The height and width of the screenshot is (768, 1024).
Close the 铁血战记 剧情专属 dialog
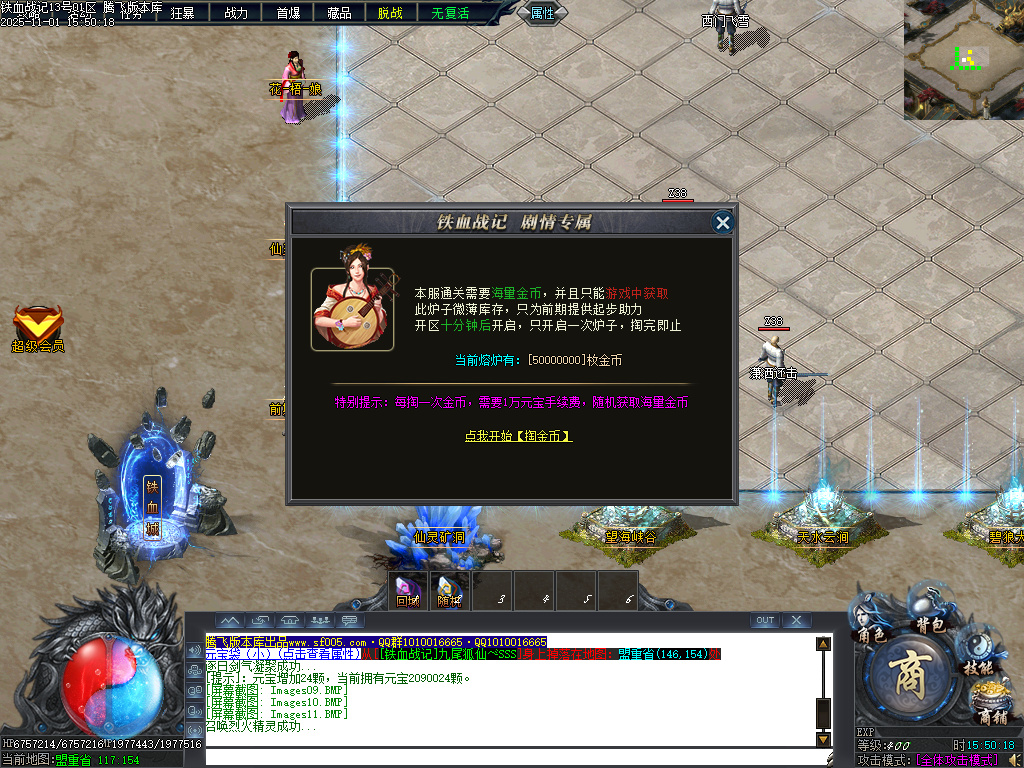tap(723, 223)
